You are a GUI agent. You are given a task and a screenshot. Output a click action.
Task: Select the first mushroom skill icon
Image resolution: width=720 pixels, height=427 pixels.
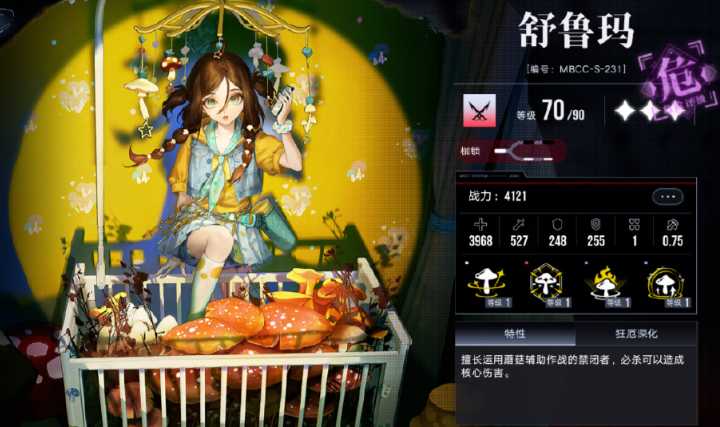[487, 285]
